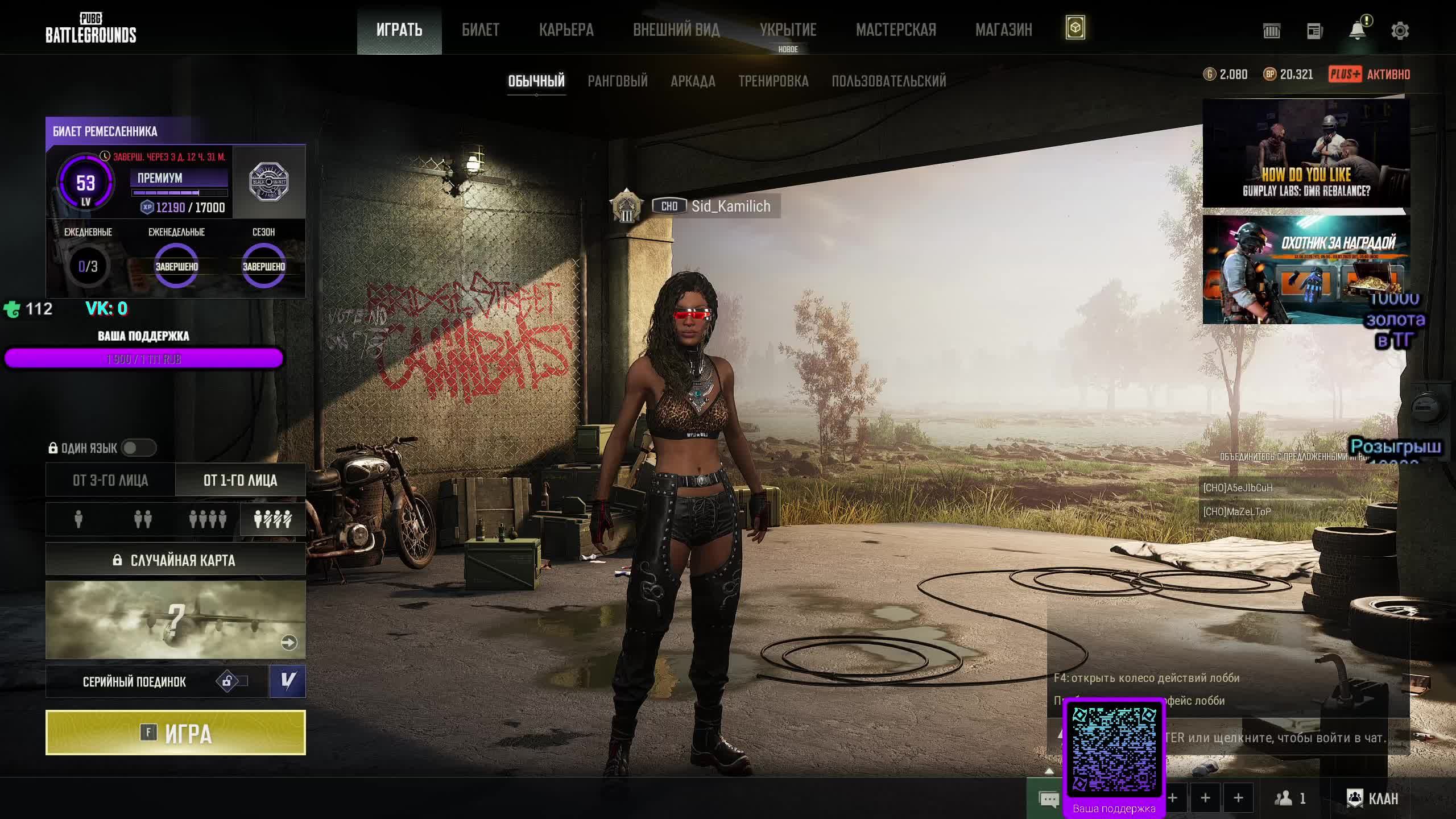
Task: Open the Gunplay Labs DMR rebalance banner
Action: [x=1306, y=154]
